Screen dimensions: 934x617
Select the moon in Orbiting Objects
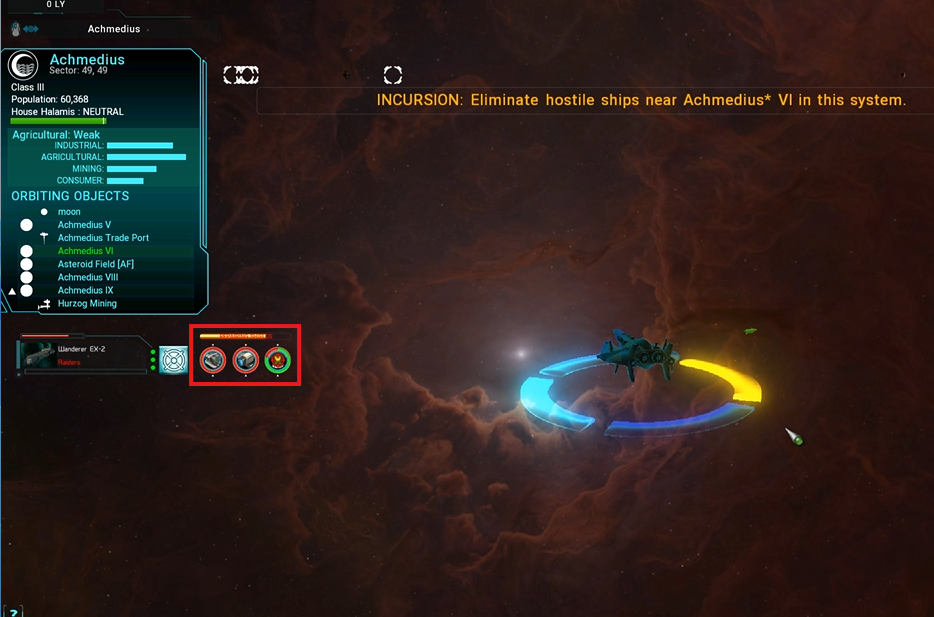[x=69, y=212]
